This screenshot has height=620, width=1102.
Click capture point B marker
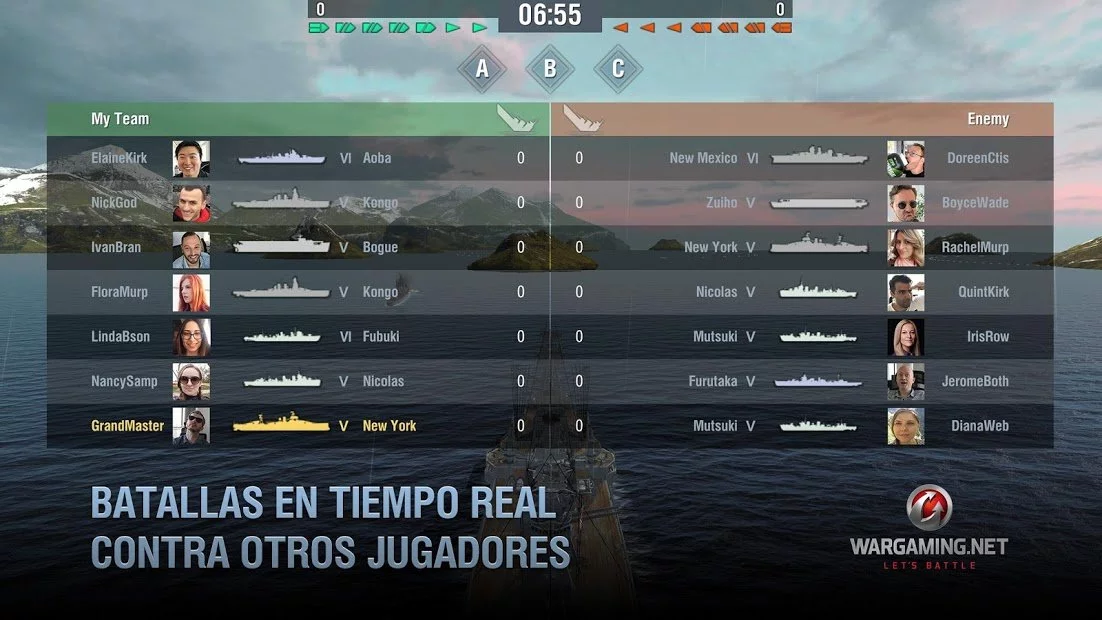[550, 69]
